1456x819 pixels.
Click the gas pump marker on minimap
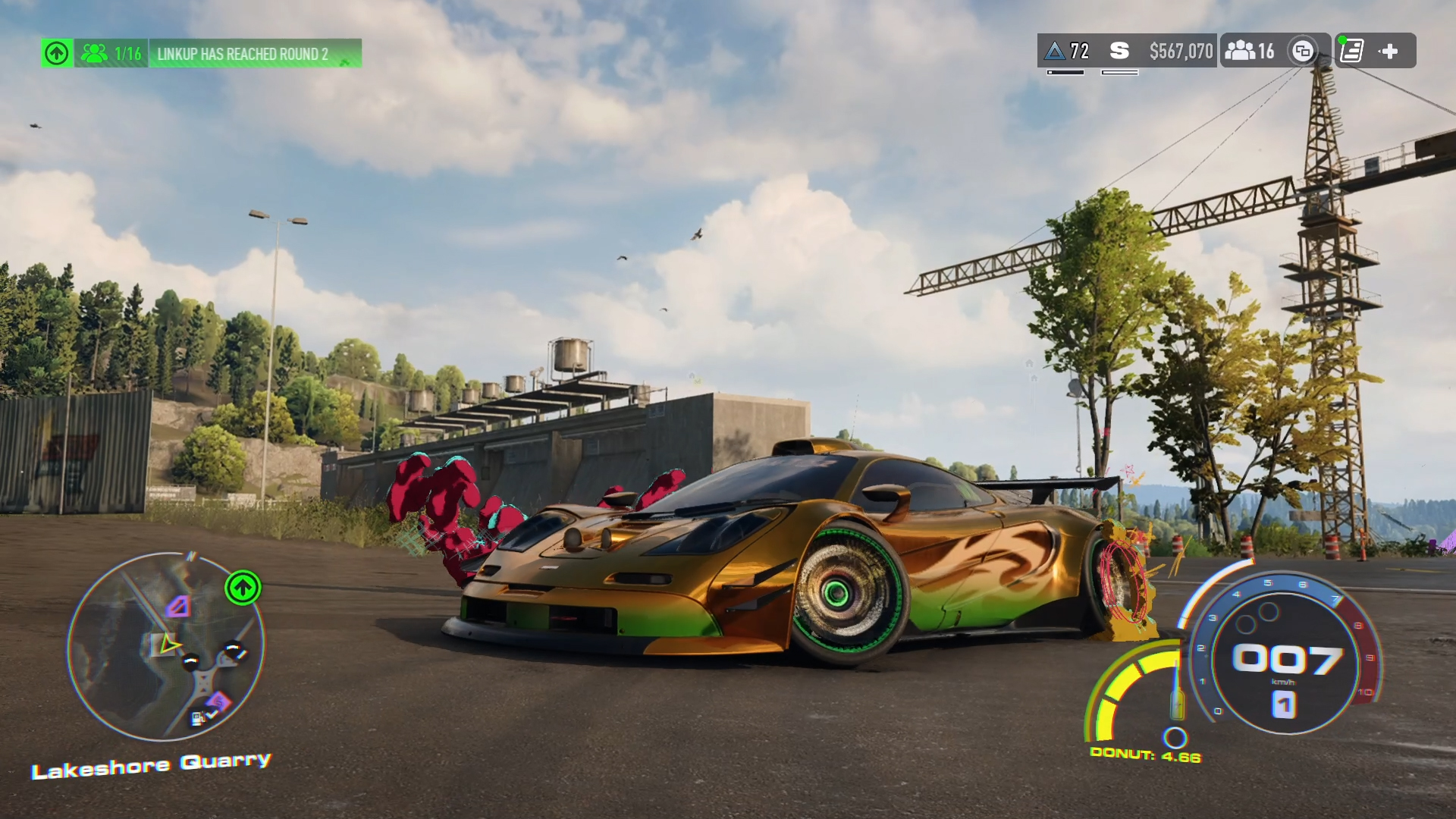pyautogui.click(x=199, y=717)
